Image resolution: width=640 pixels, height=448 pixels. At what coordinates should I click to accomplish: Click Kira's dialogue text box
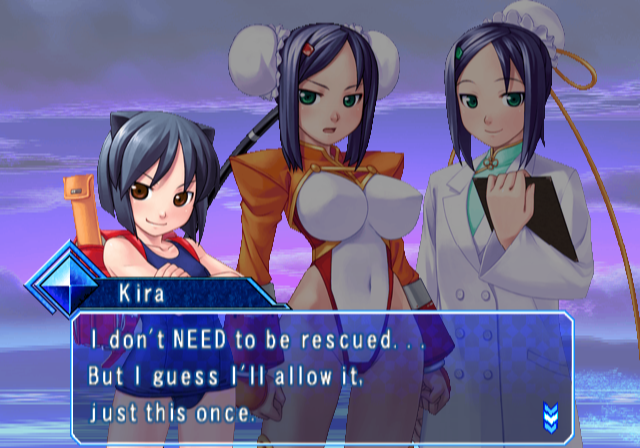[320, 377]
